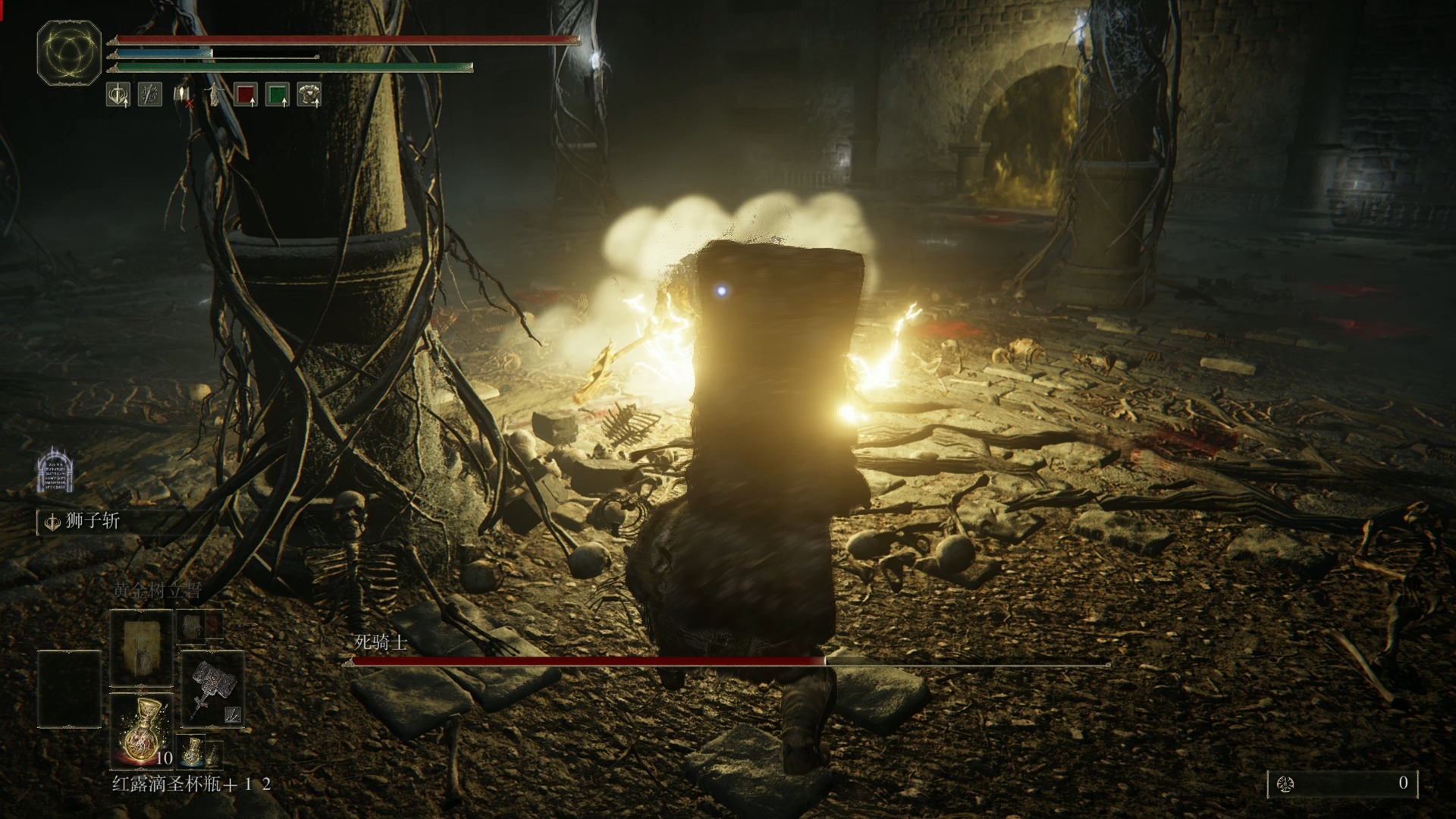Select the statue figure status icon
Screen dimensions: 1456x819
[x=215, y=95]
